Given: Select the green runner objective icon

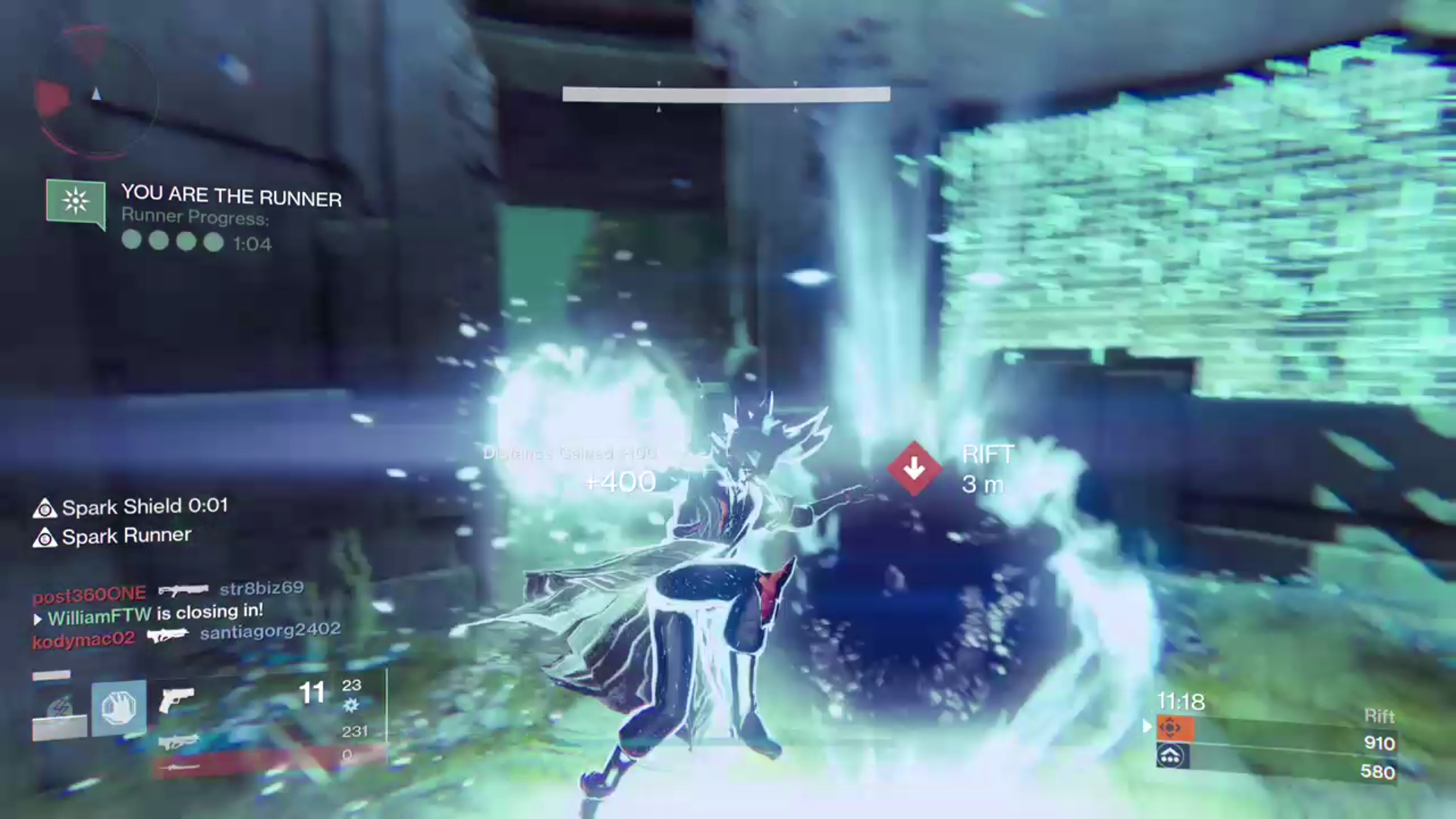Looking at the screenshot, I should coord(75,202).
